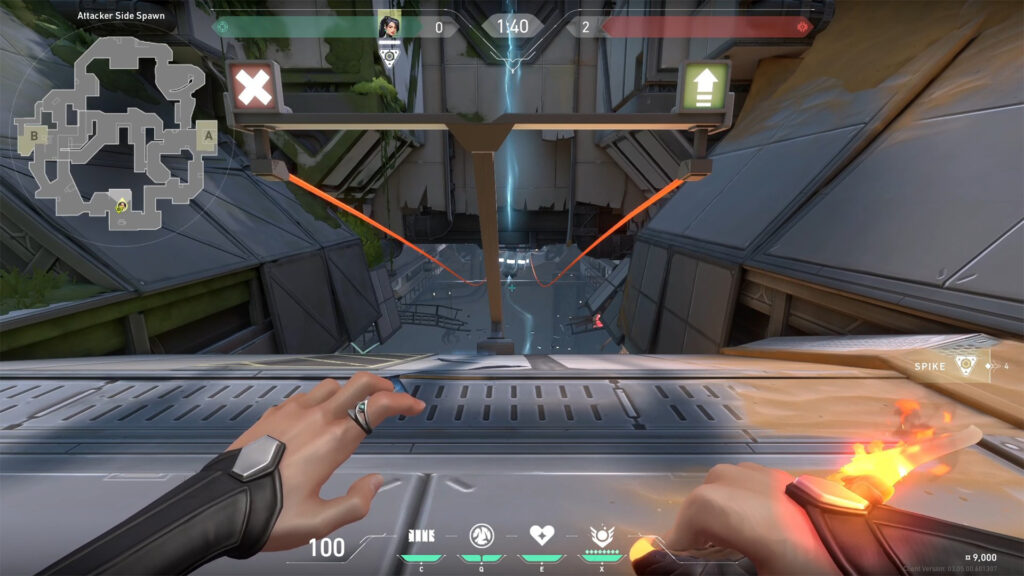Activate the Resurrection ultimate ability

click(602, 535)
